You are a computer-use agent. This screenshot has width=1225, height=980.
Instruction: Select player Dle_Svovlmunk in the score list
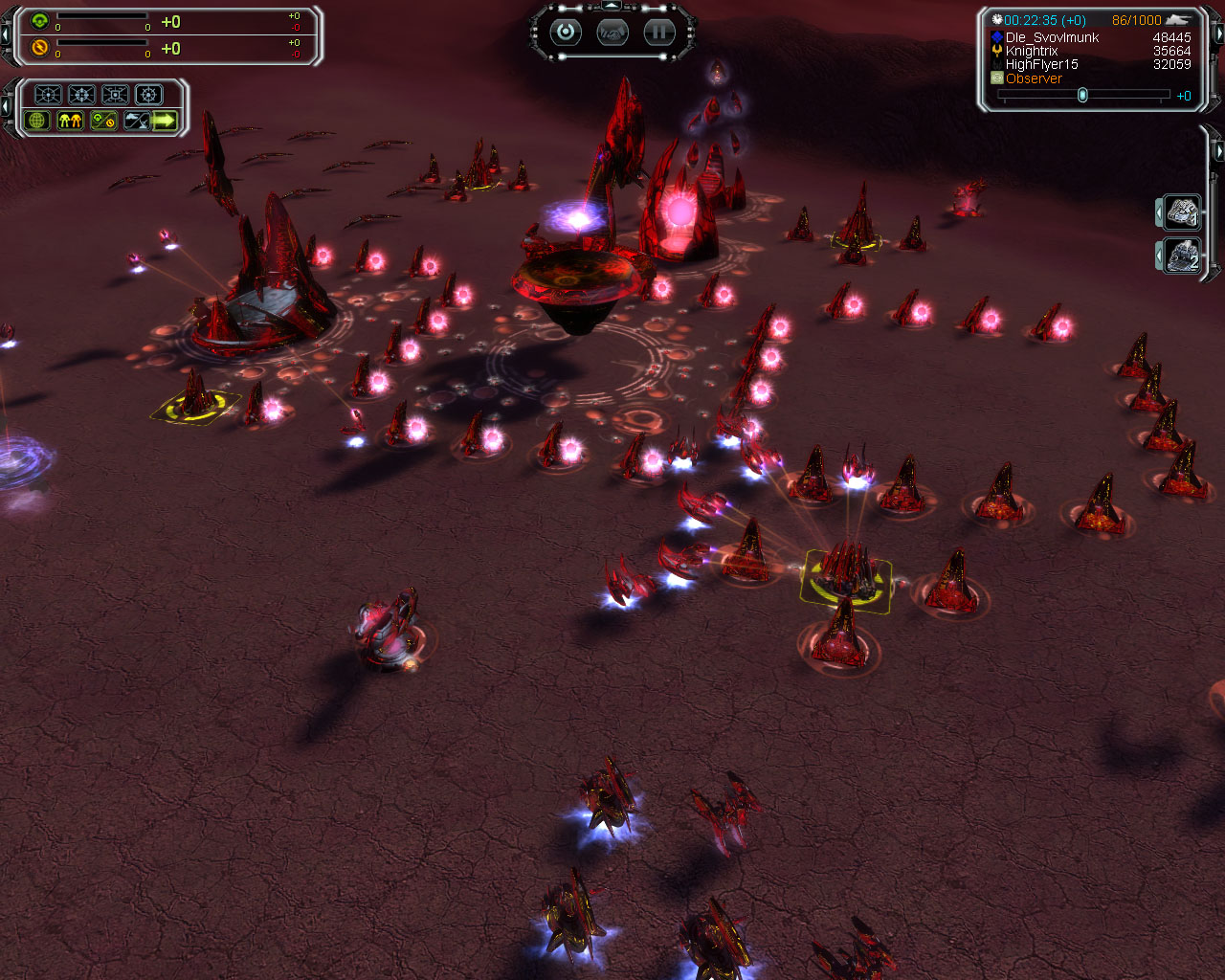click(1052, 37)
